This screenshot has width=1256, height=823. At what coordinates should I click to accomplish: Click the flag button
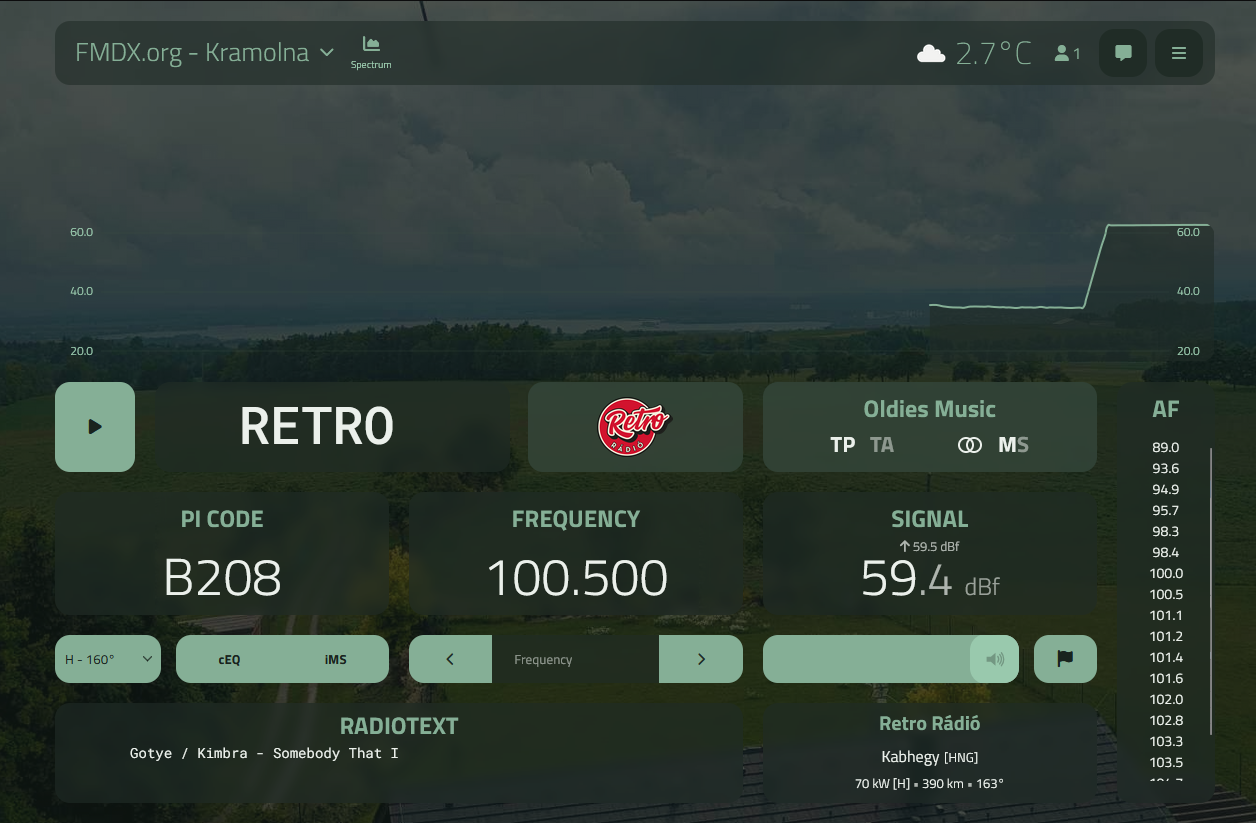[1065, 659]
